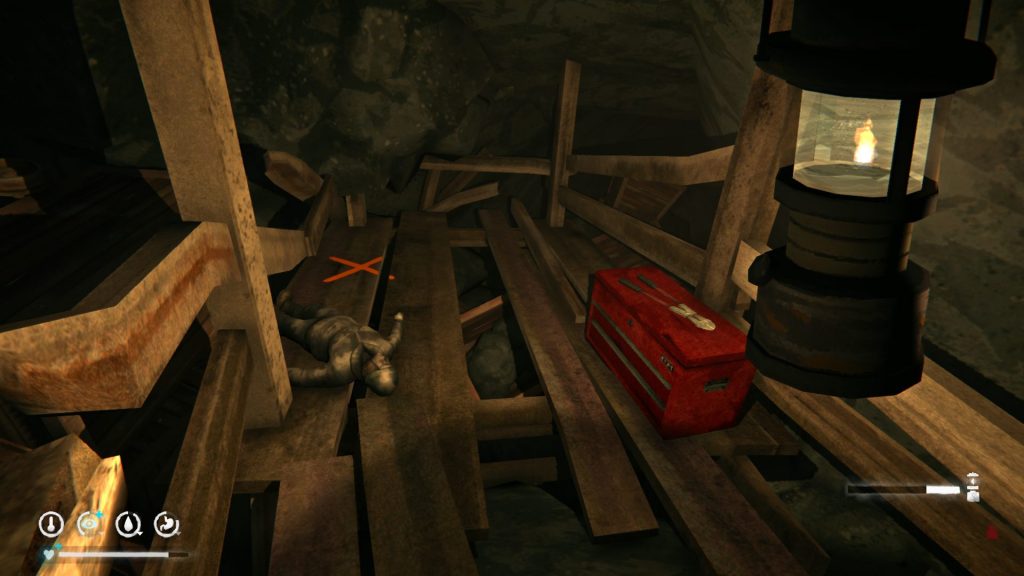Click the thermometer warmth status icon
This screenshot has height=576, width=1024.
[x=51, y=523]
